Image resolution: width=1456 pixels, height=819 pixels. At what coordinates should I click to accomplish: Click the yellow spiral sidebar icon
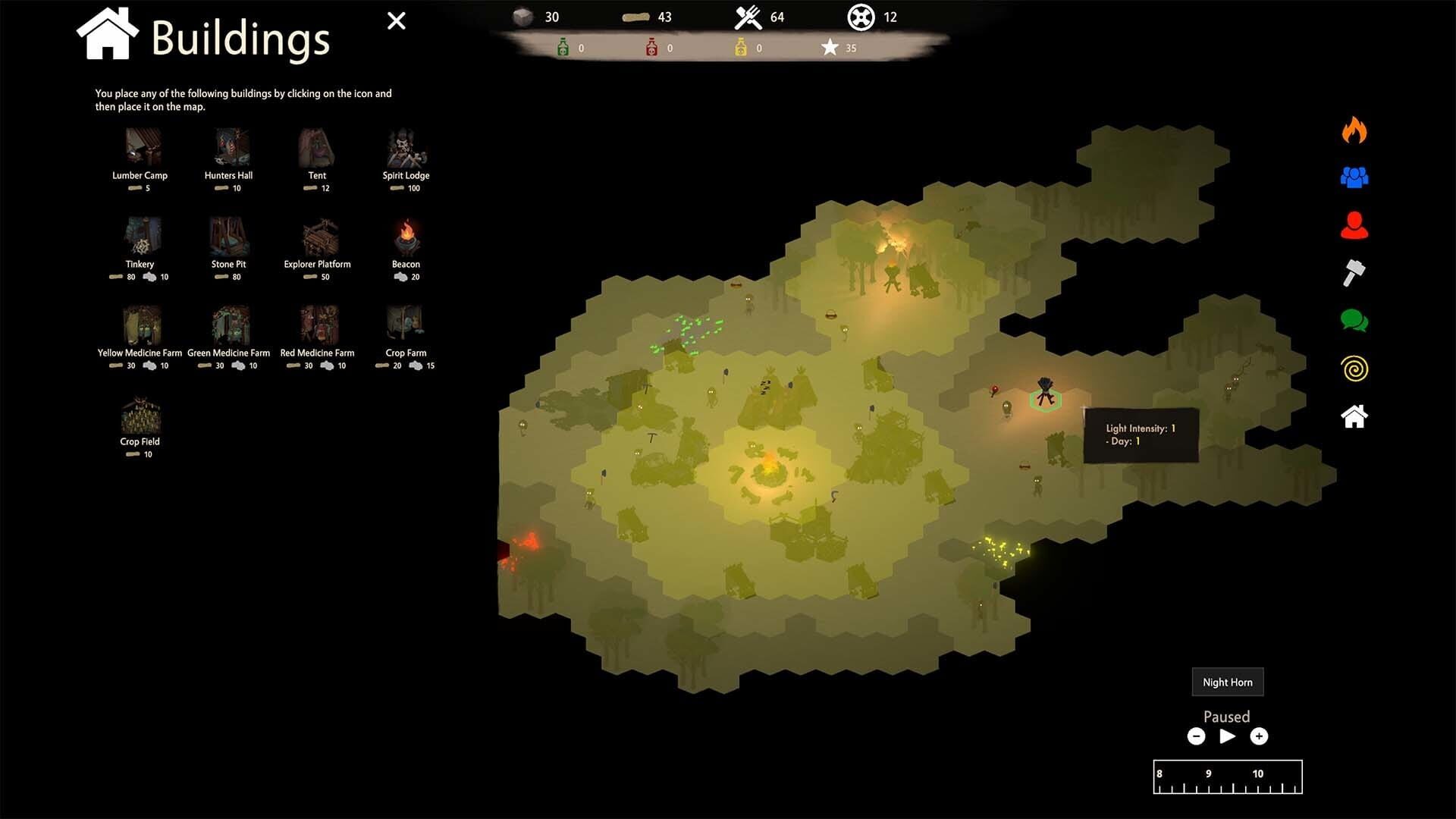1354,369
